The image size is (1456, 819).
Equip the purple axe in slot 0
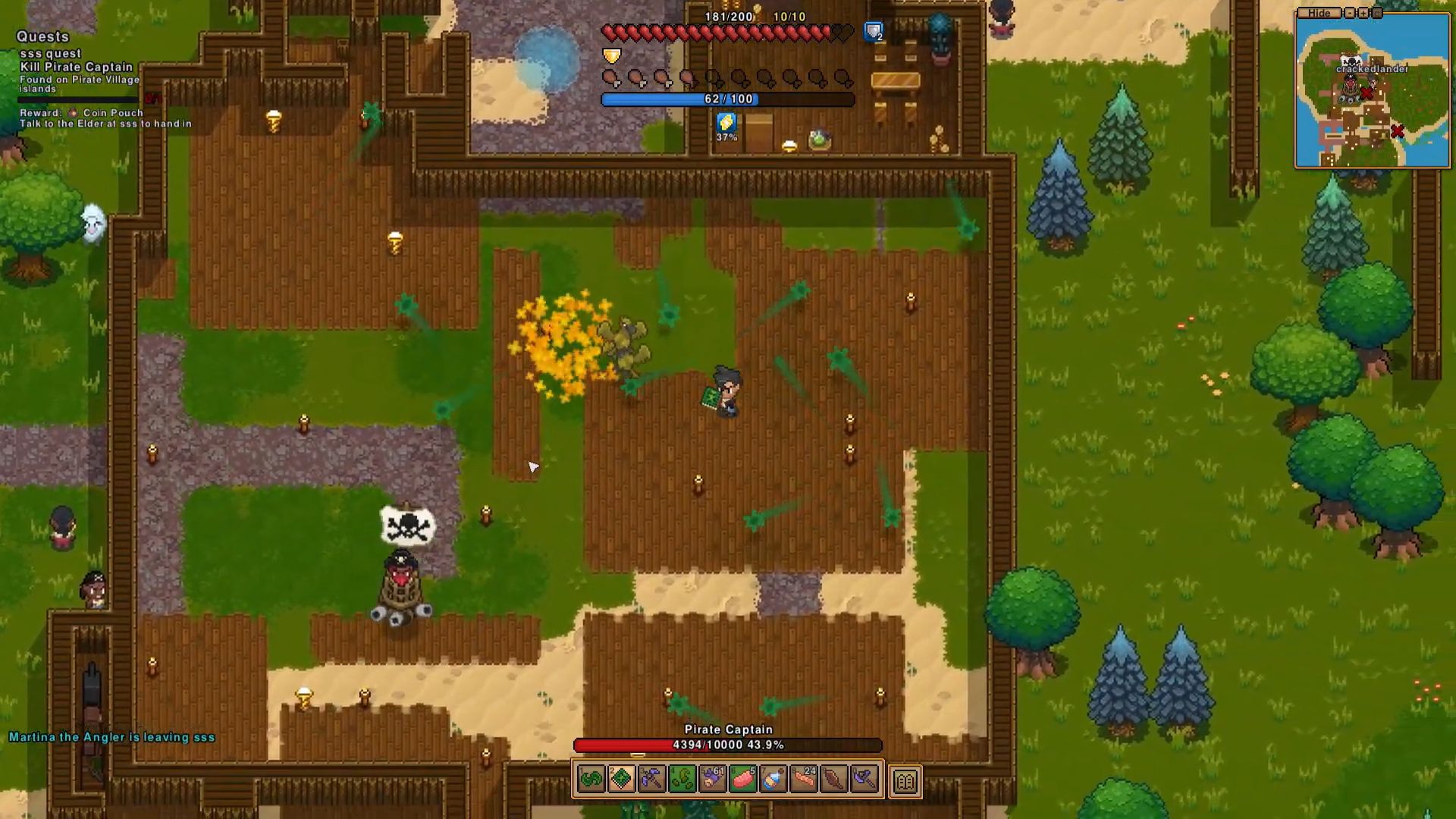(x=864, y=779)
